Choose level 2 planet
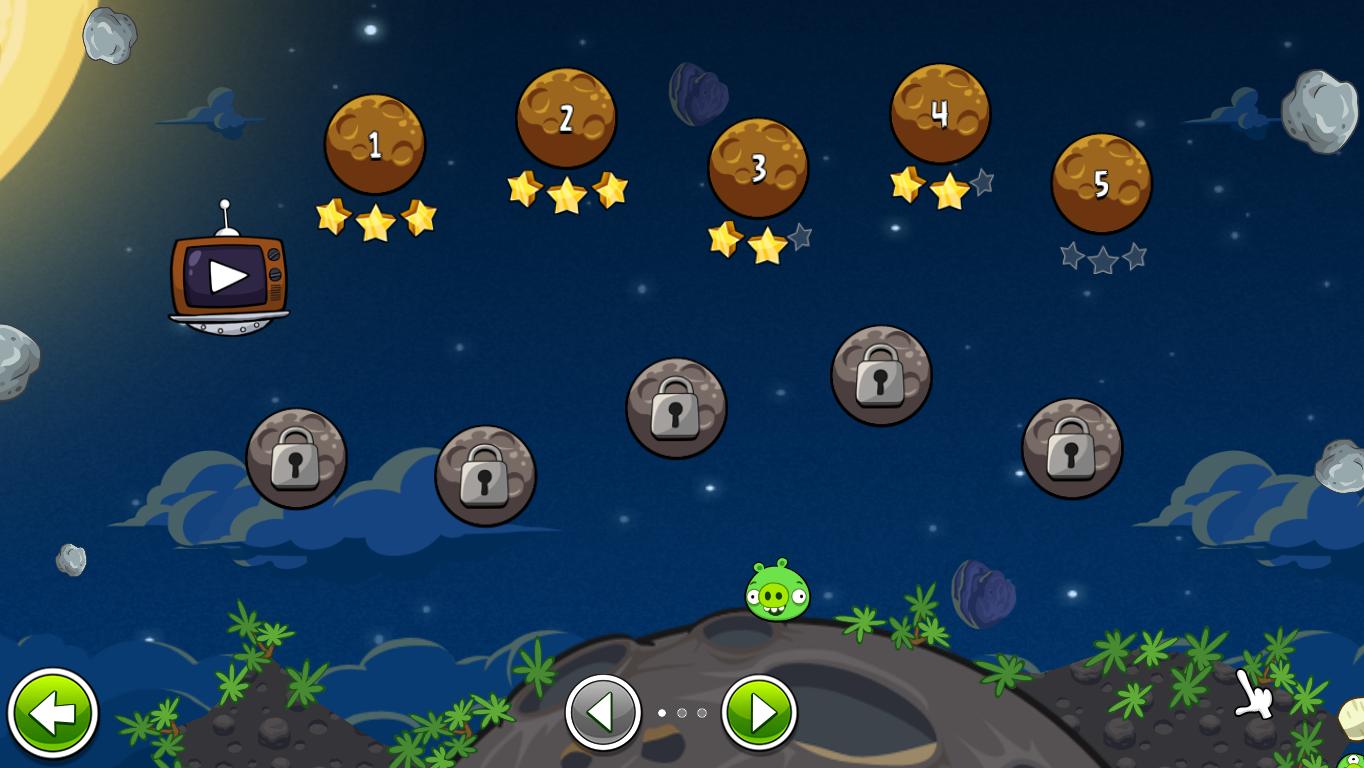Screen dimensions: 1364x768 [x=566, y=118]
